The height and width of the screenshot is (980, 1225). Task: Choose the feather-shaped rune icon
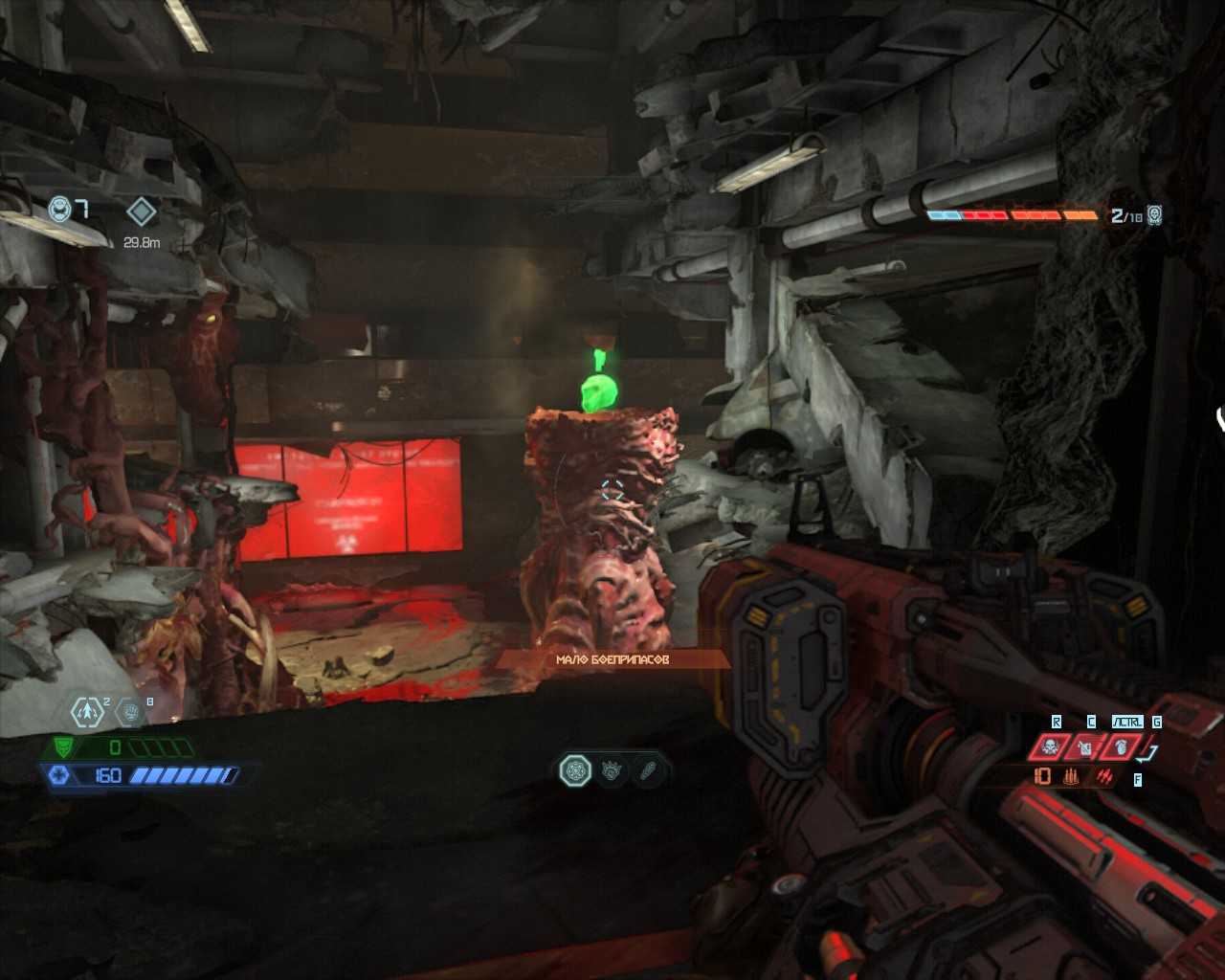coord(648,770)
